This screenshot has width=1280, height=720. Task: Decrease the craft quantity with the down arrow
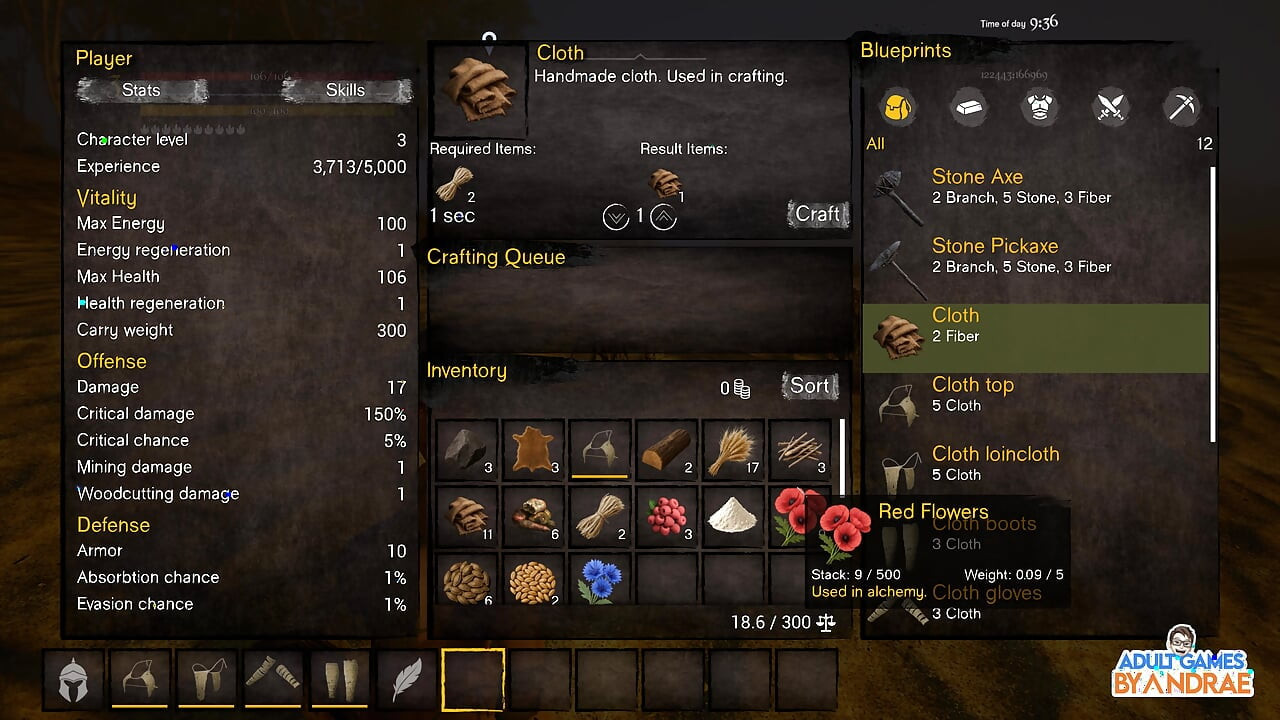616,216
